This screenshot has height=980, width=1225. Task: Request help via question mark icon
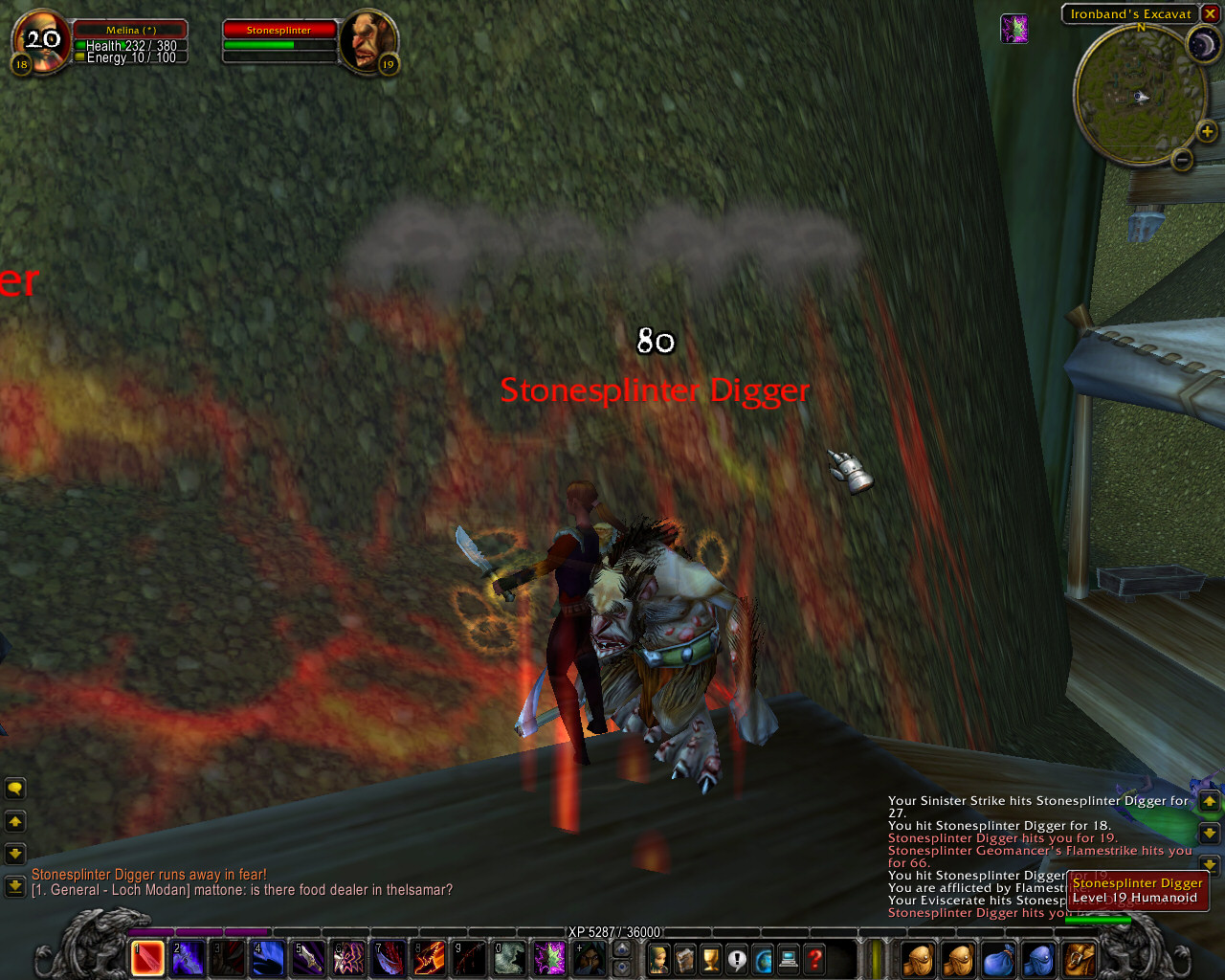pos(813,957)
